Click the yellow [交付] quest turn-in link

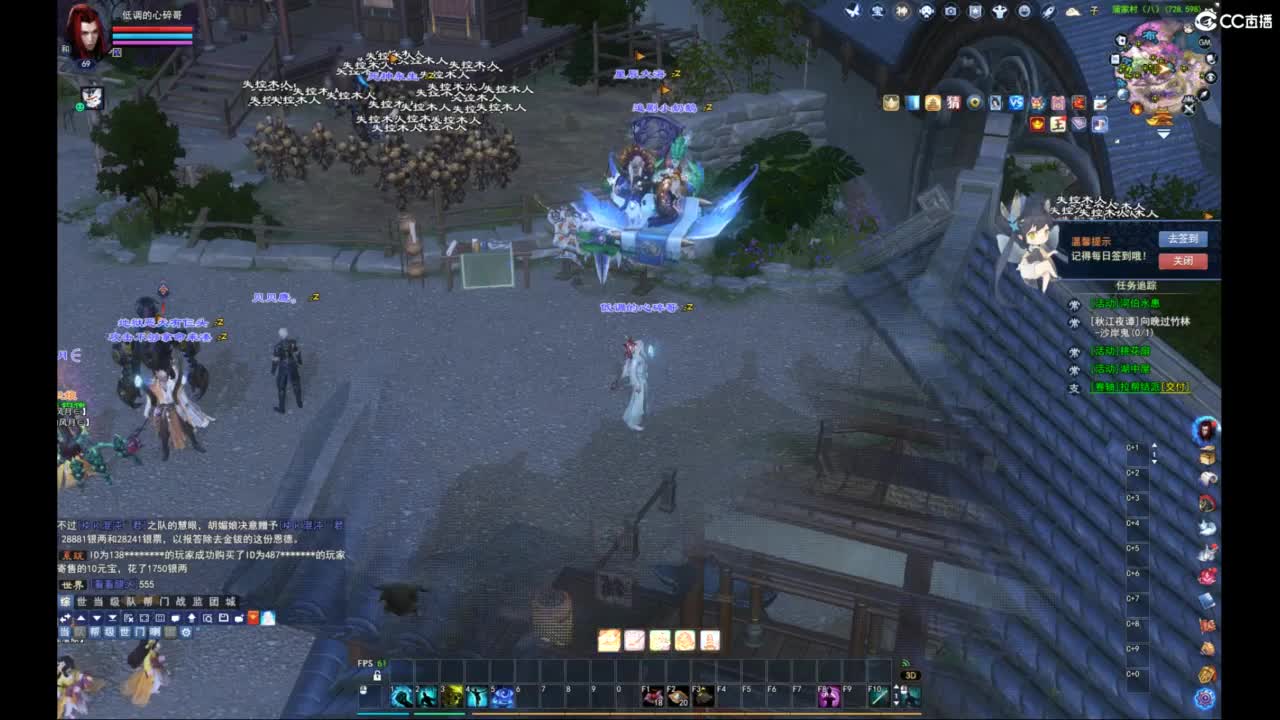coord(1174,388)
